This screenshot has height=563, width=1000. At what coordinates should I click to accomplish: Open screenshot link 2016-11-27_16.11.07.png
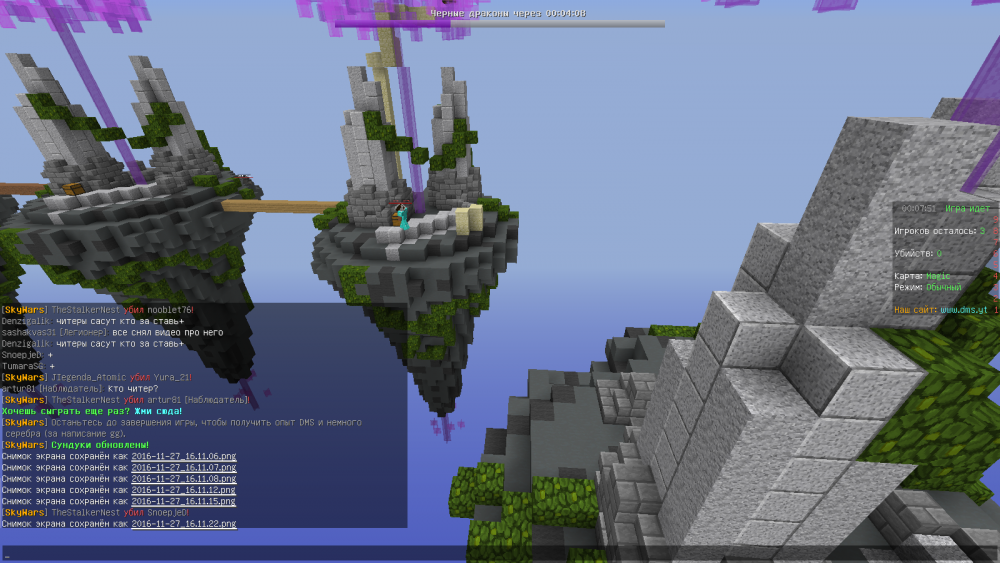tap(184, 467)
